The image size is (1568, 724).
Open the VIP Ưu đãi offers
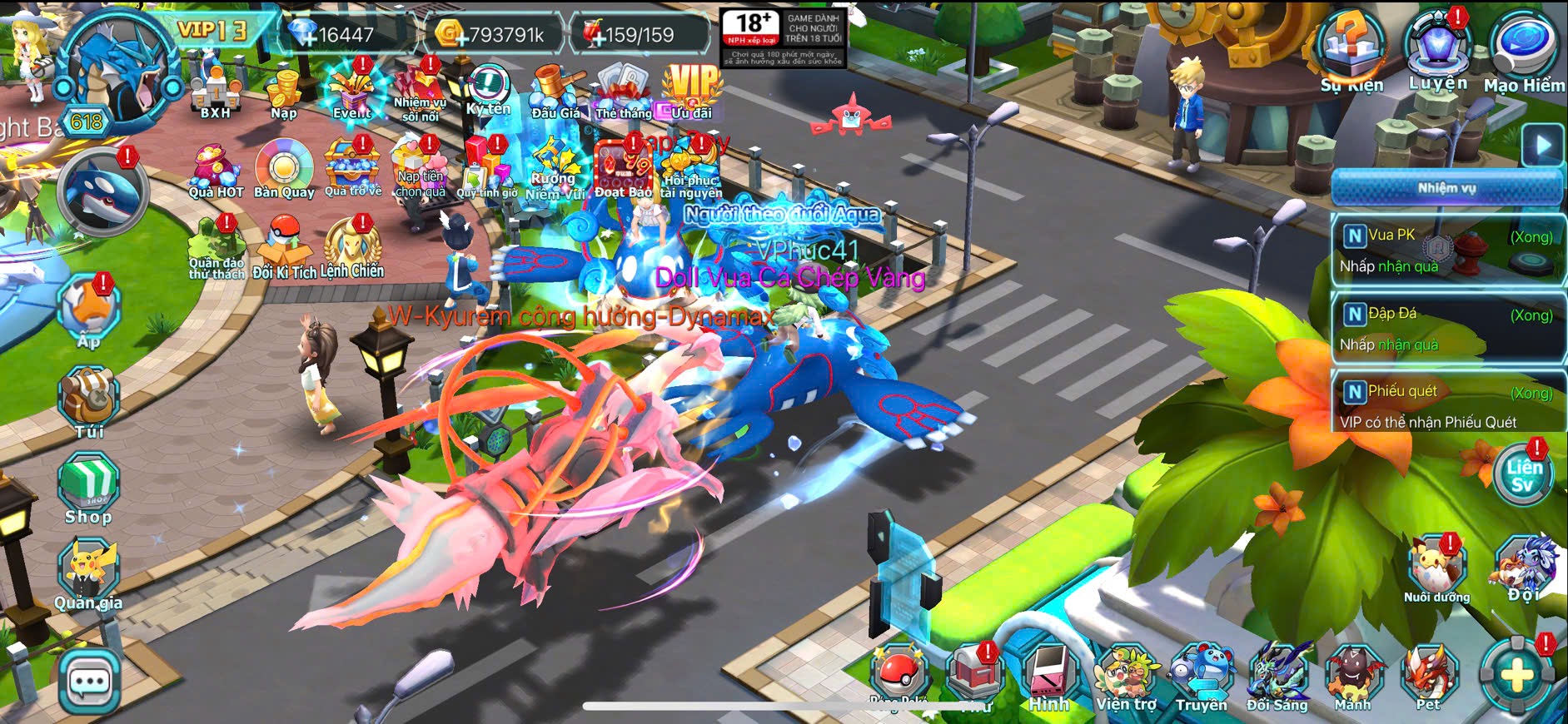click(x=691, y=90)
